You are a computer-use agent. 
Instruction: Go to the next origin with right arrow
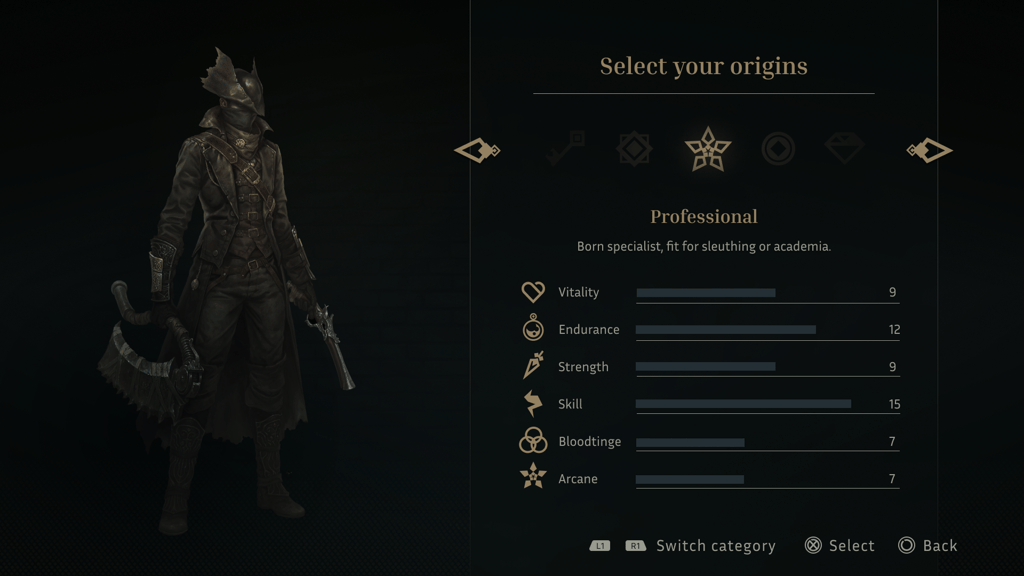[x=930, y=150]
